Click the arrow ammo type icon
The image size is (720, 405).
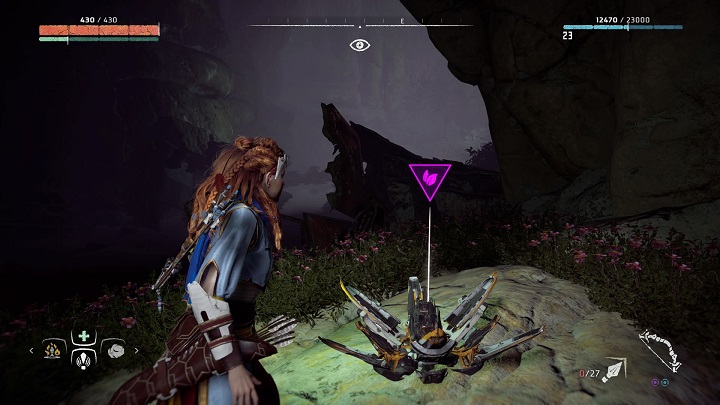[614, 372]
